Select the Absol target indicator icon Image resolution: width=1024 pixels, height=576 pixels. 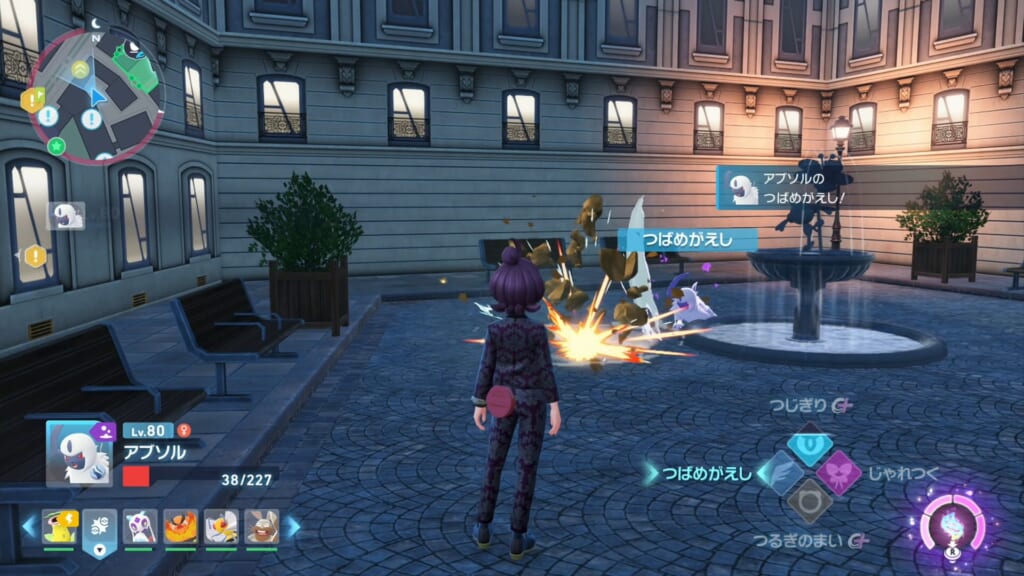(66, 215)
